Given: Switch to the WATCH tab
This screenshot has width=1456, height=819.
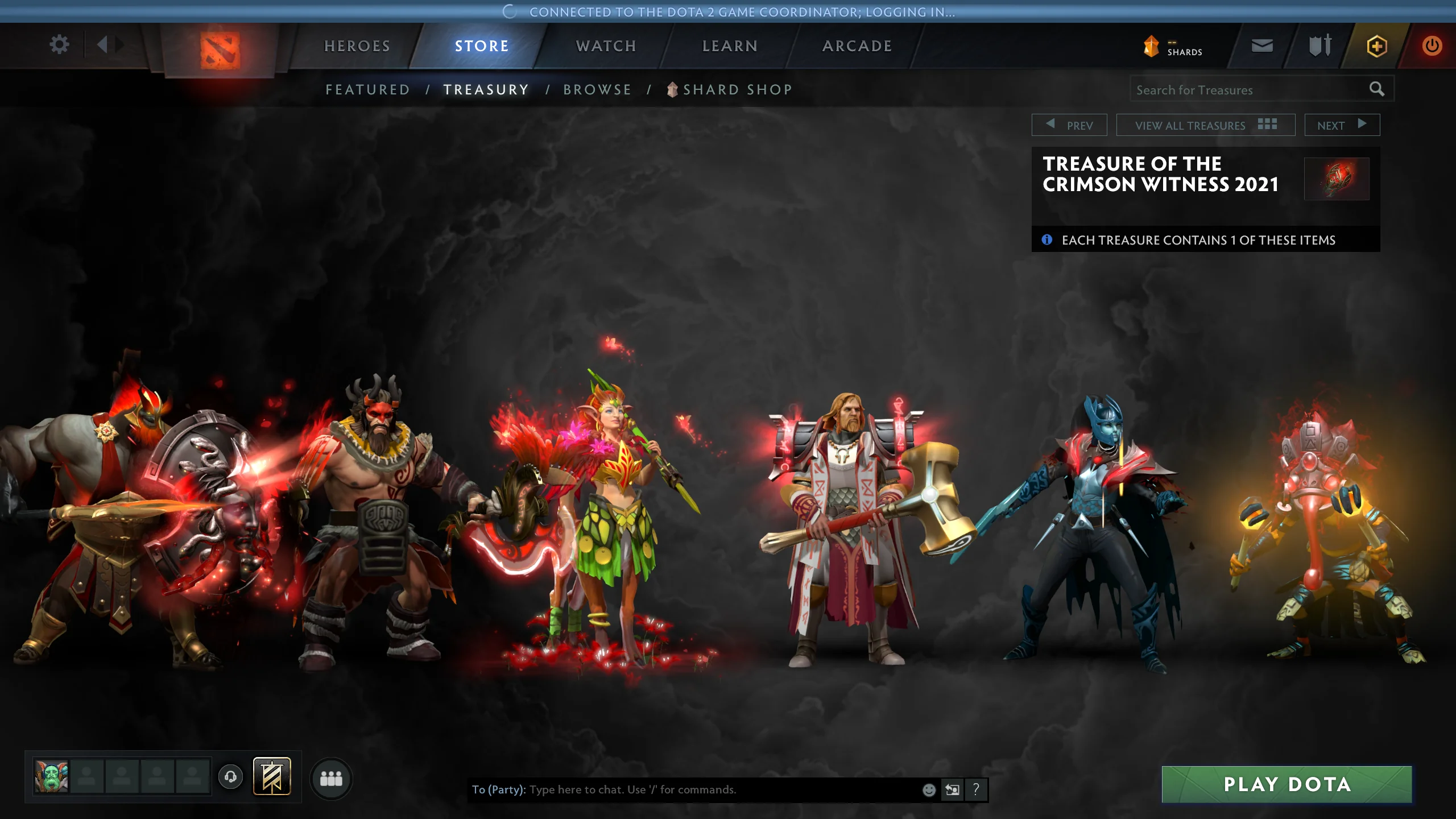Looking at the screenshot, I should pos(605,46).
